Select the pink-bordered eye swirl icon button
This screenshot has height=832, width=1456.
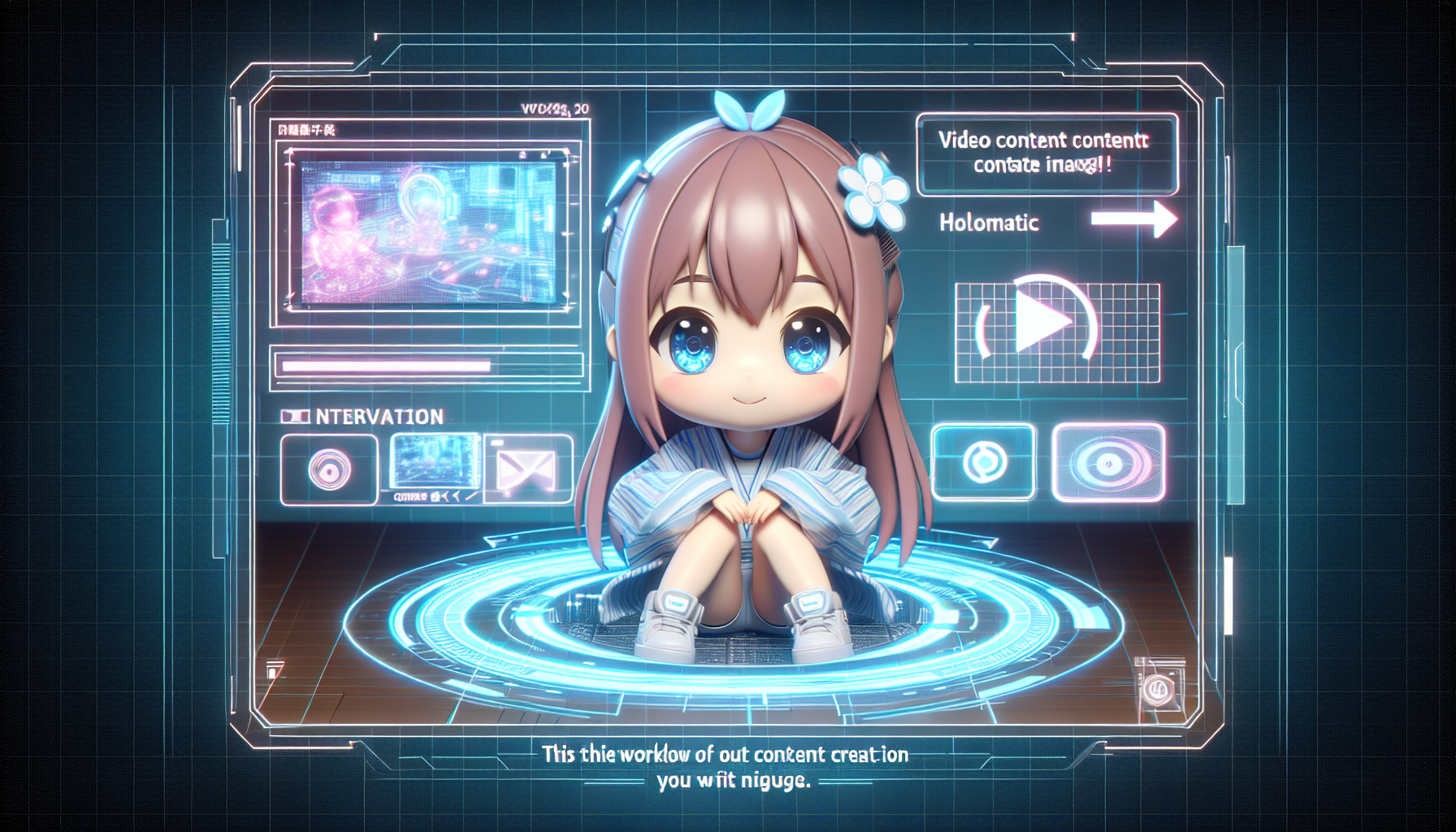click(1108, 461)
